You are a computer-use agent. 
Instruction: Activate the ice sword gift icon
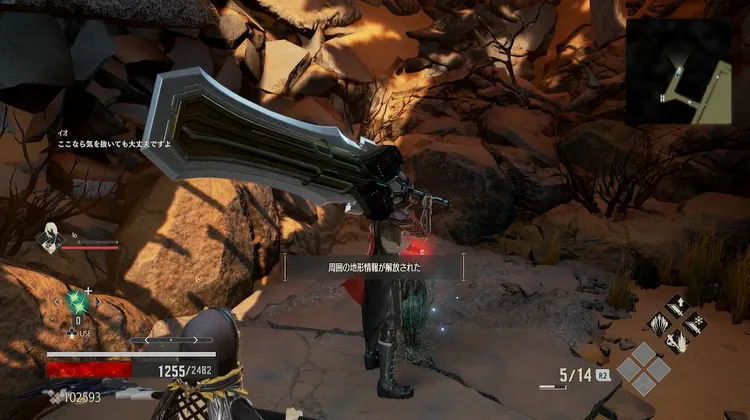click(693, 324)
